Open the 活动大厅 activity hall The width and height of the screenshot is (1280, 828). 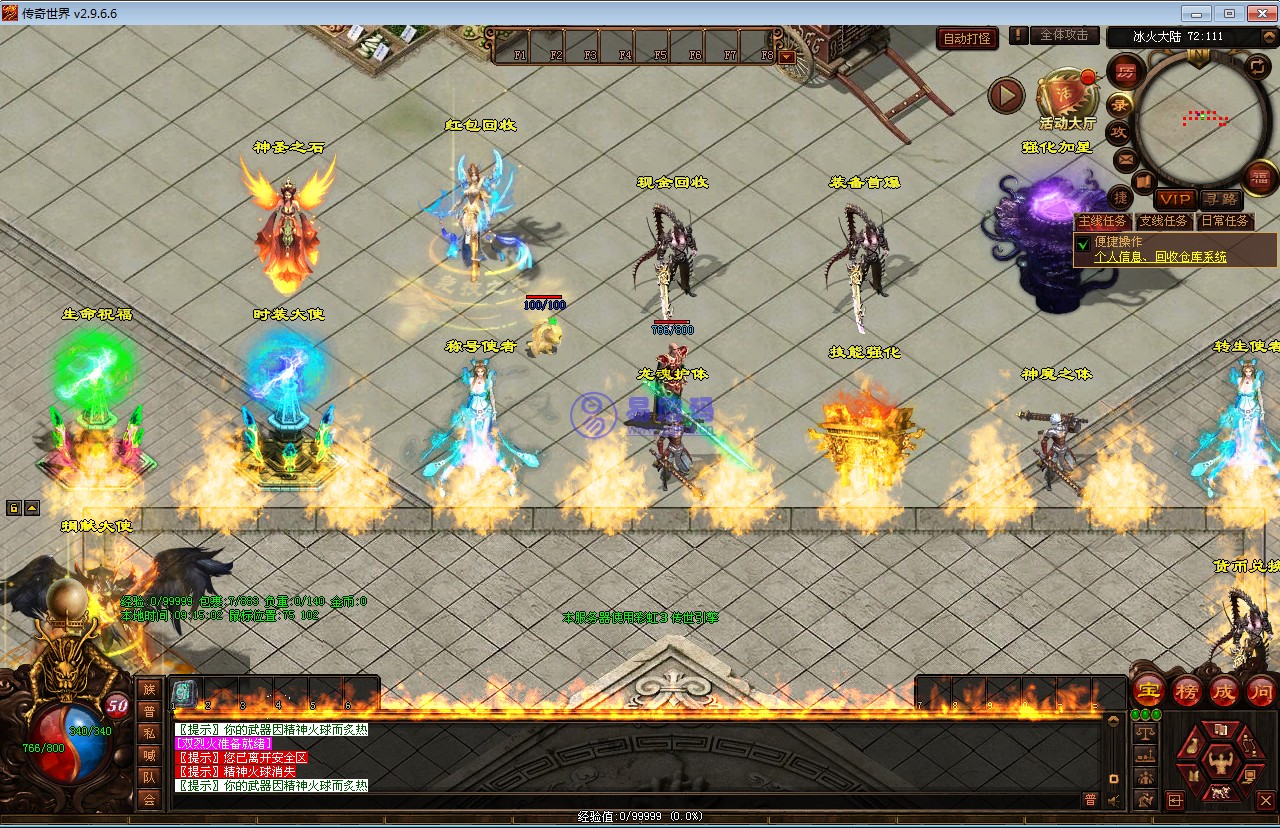coord(1067,98)
